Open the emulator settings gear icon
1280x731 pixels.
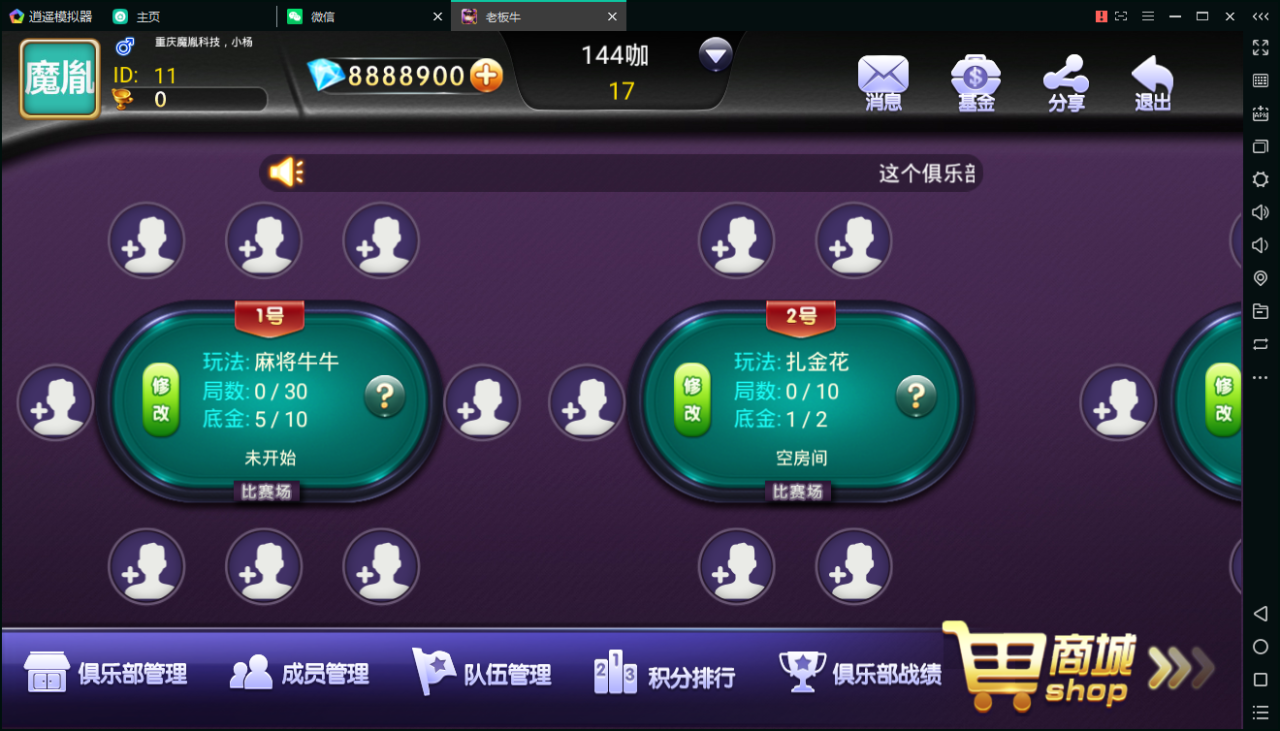[x=1260, y=179]
